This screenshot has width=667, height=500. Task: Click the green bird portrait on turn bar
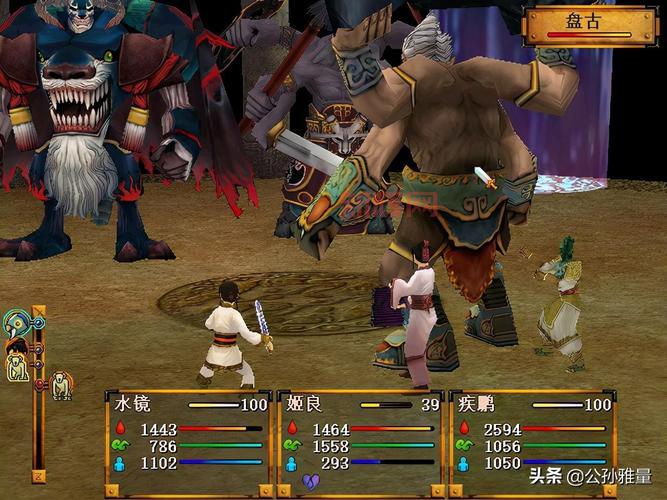(17, 322)
